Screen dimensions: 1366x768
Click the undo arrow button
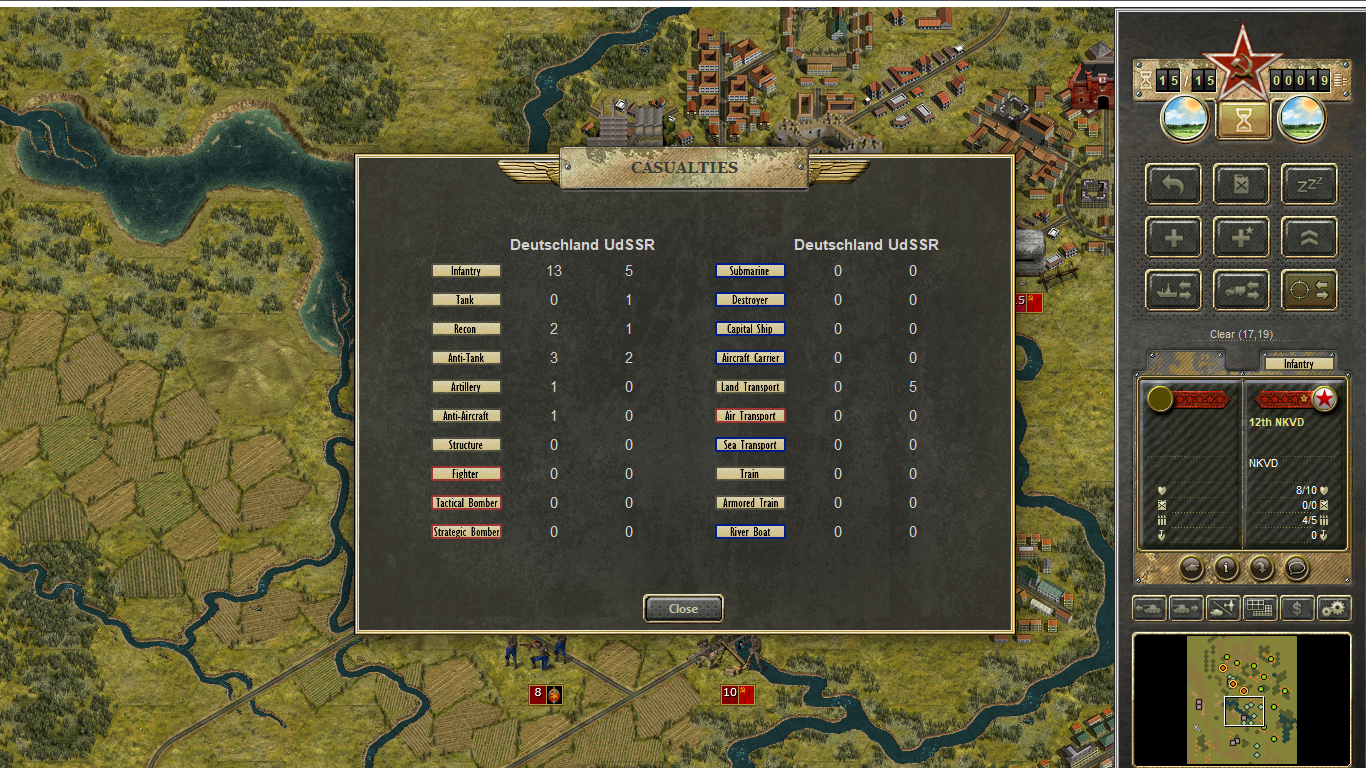pyautogui.click(x=1174, y=185)
